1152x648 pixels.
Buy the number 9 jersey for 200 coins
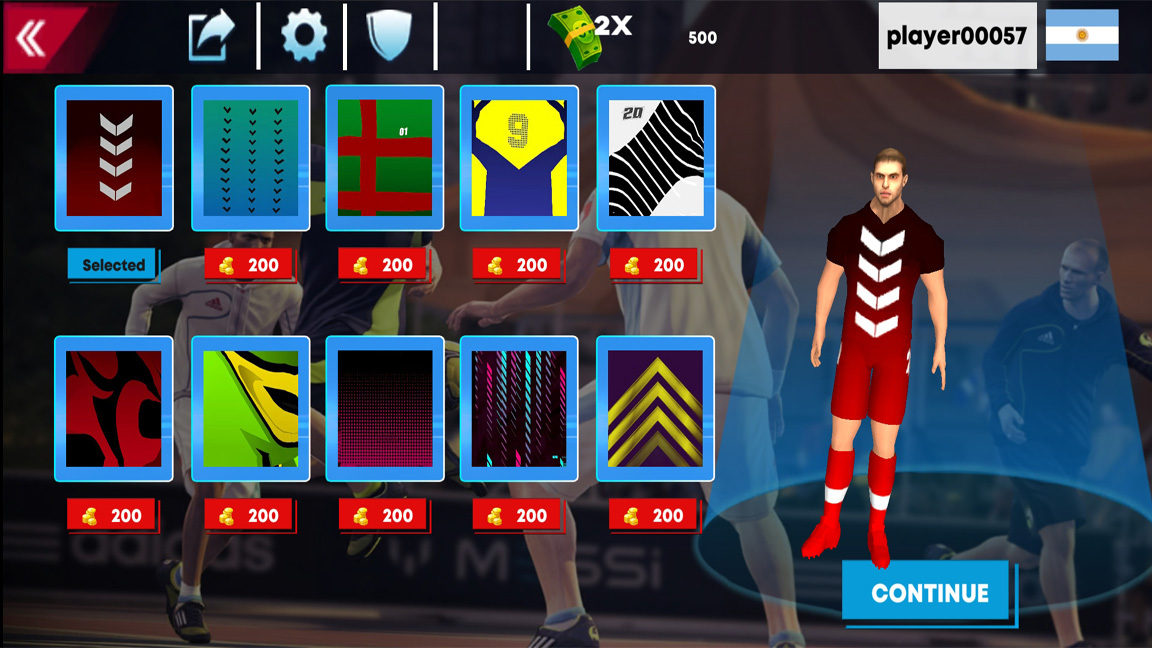[x=518, y=265]
